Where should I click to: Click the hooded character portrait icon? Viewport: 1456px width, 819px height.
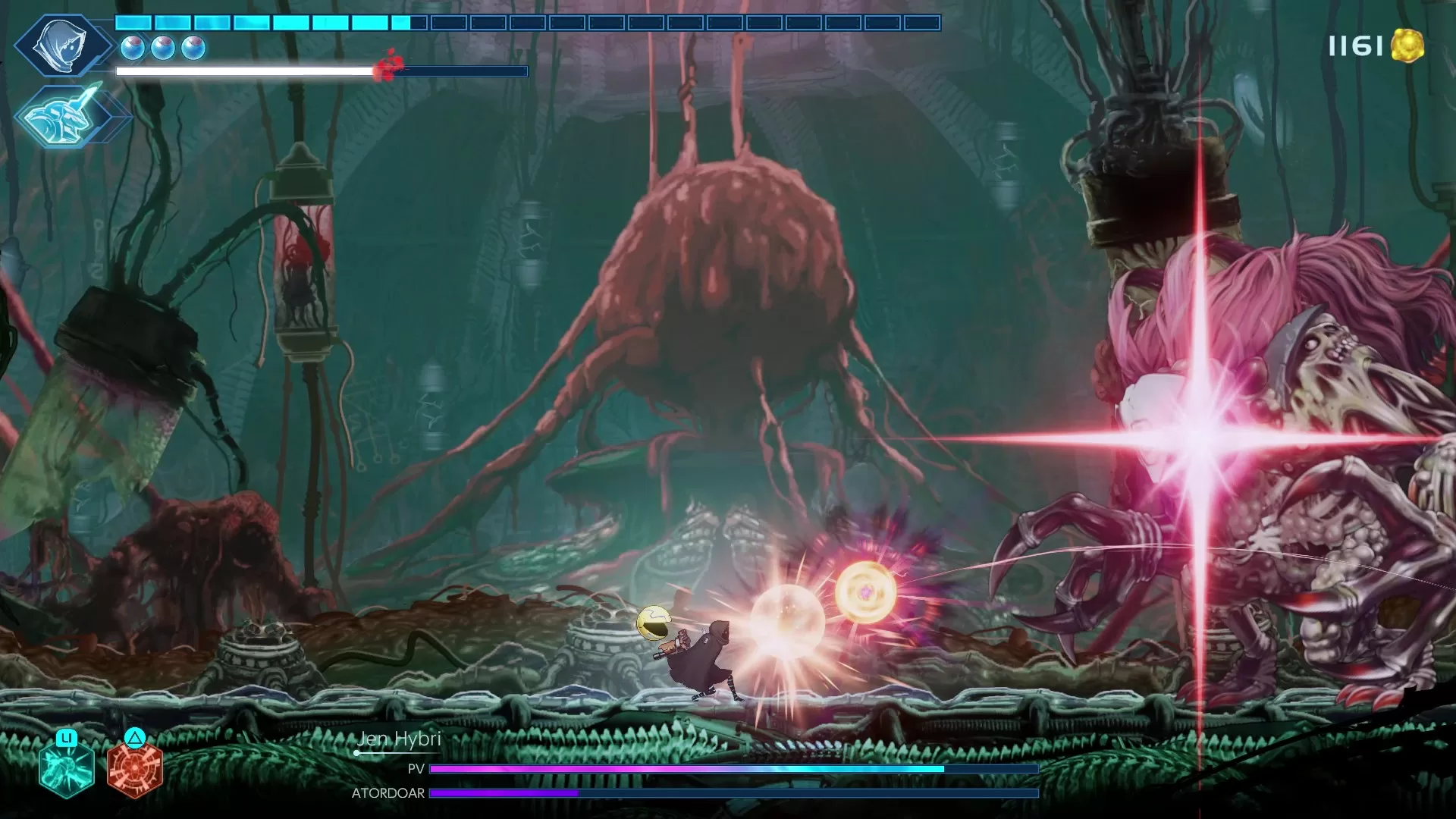pos(62,45)
